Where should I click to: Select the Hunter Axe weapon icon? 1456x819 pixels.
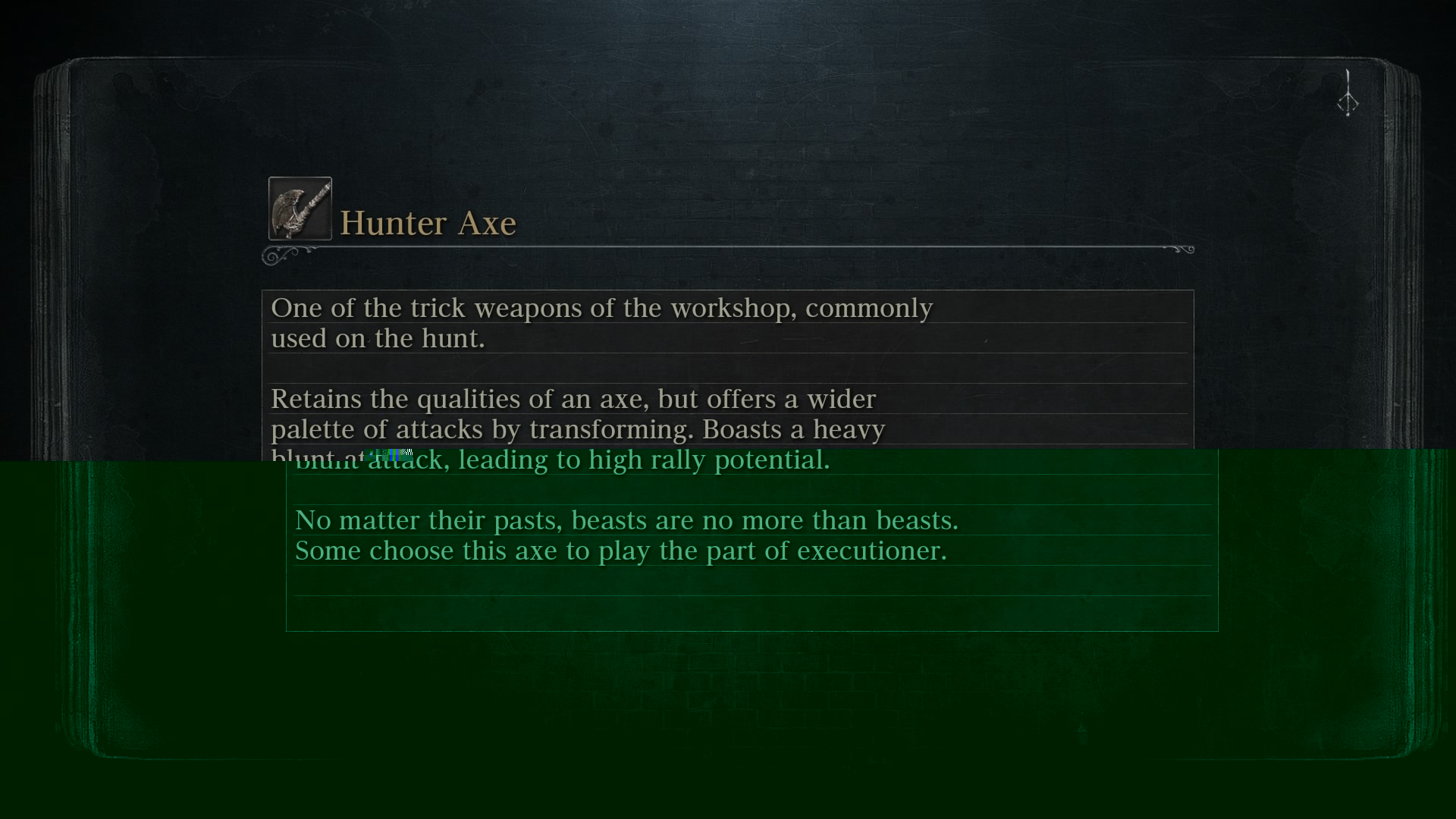point(300,209)
